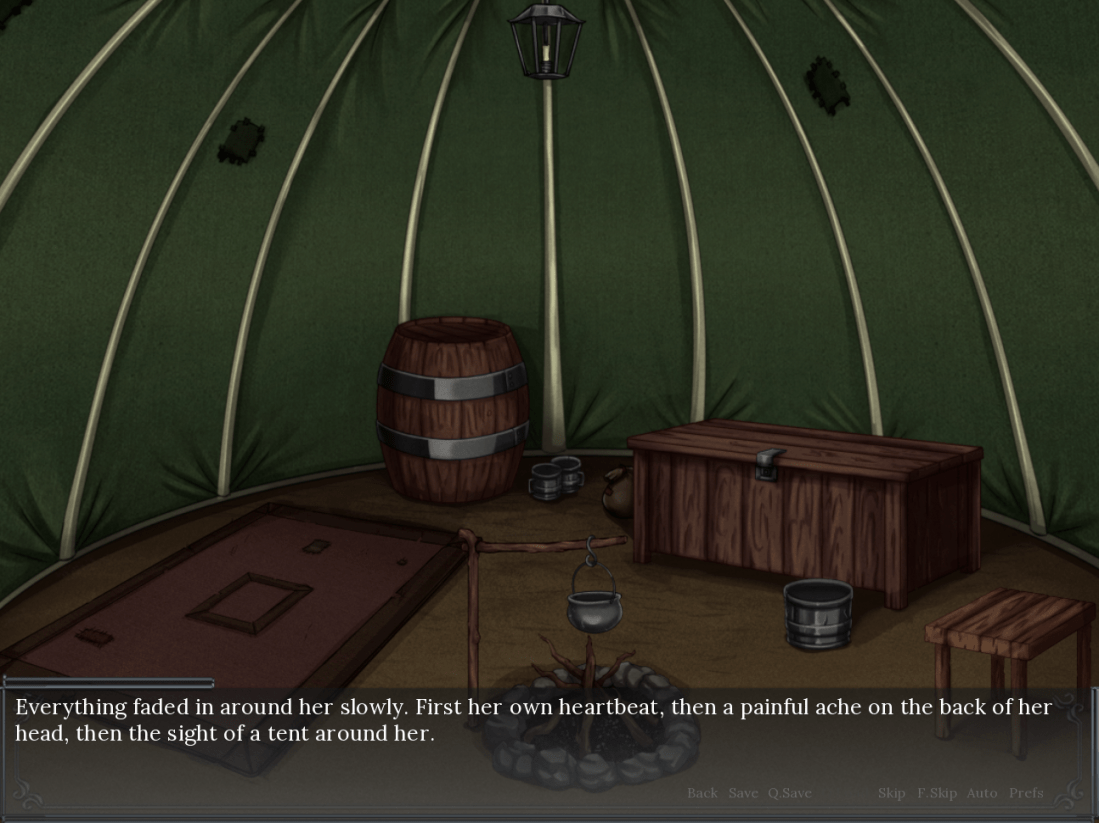Image resolution: width=1099 pixels, height=823 pixels.
Task: Go back to the previous line
Action: (702, 793)
